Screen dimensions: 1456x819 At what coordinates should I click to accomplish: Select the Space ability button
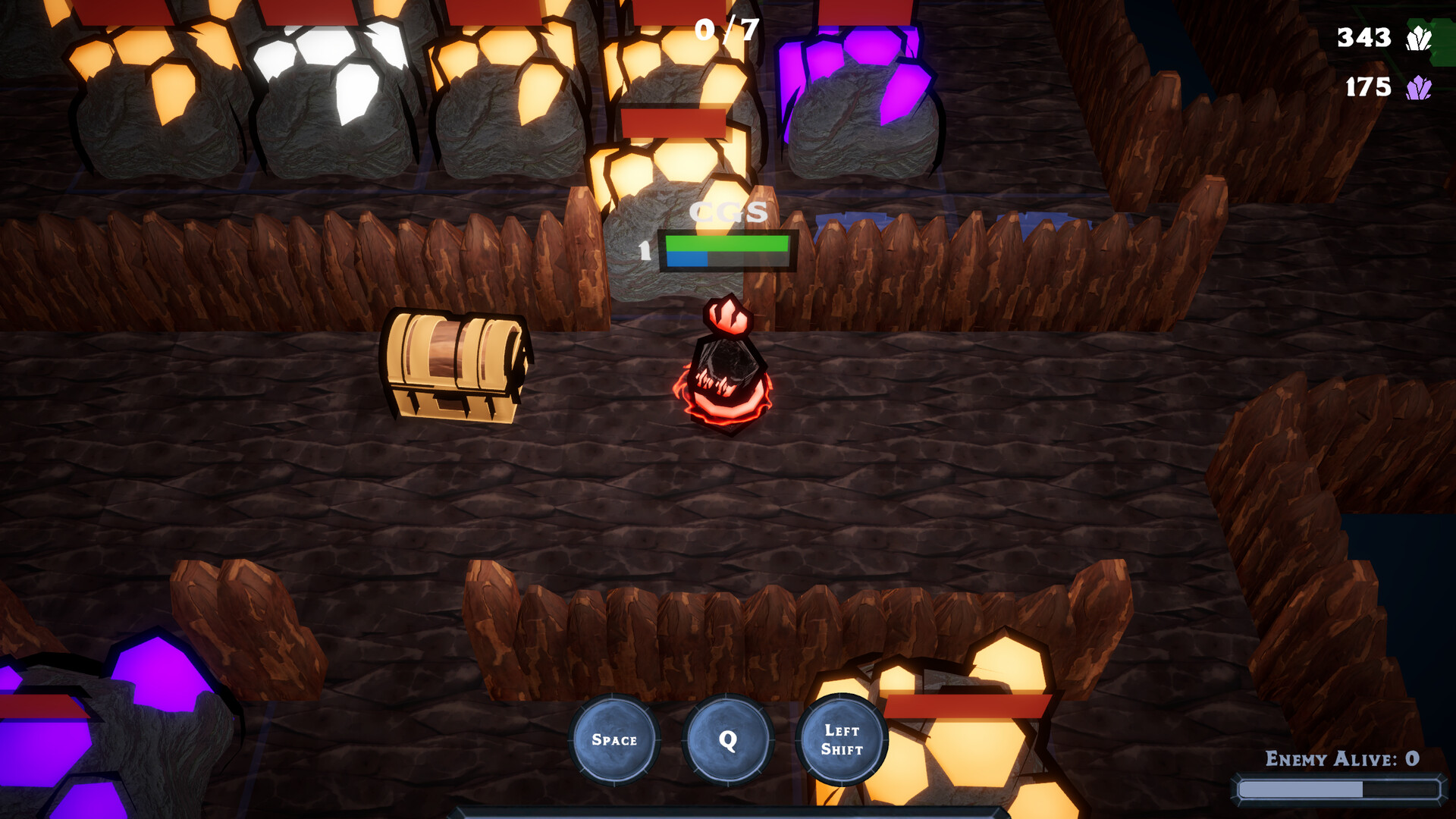pyautogui.click(x=616, y=739)
